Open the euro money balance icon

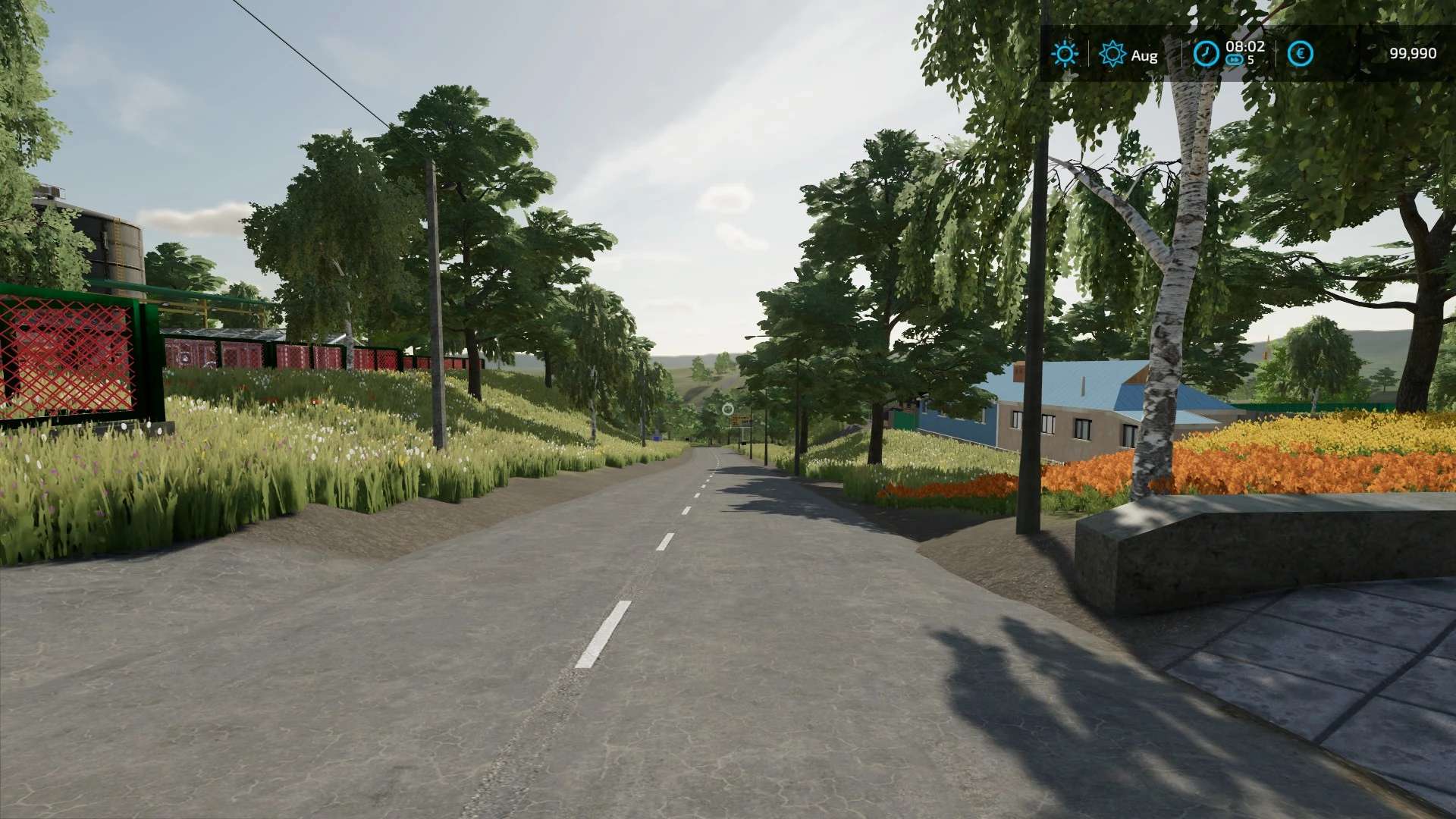coord(1301,54)
